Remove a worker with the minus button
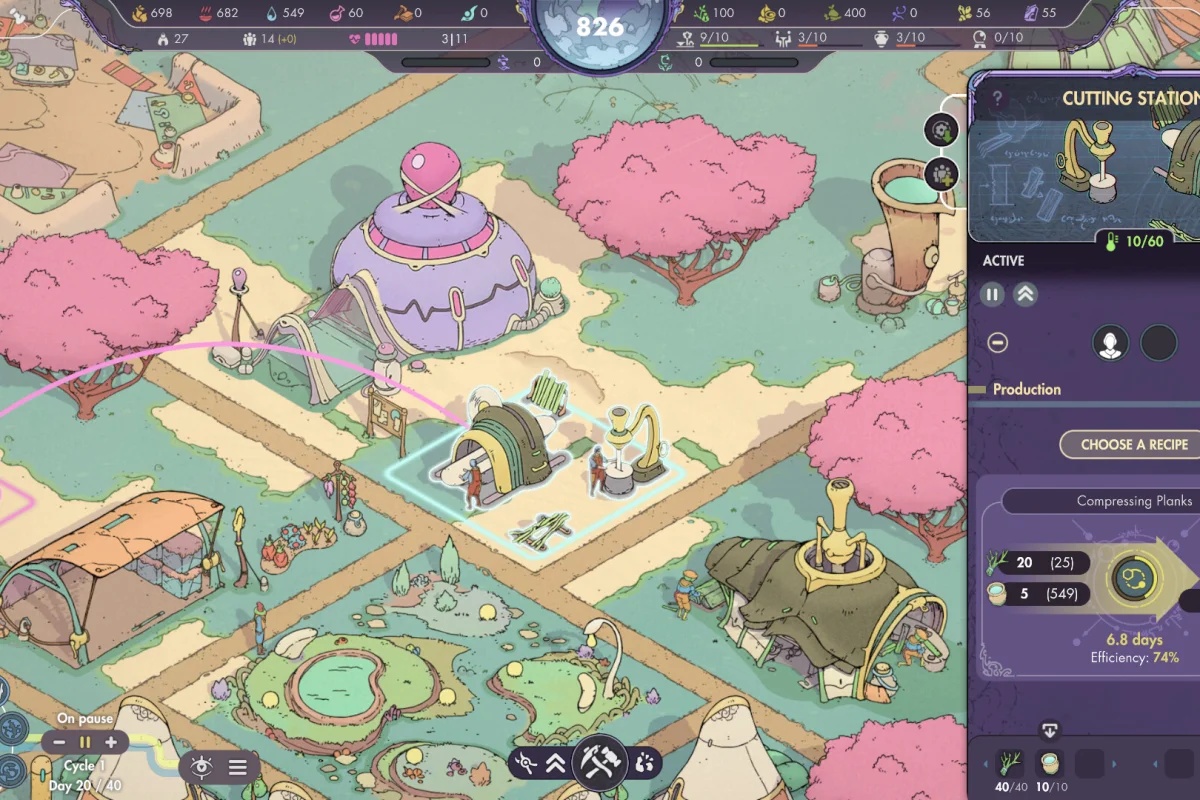Image resolution: width=1200 pixels, height=800 pixels. [x=997, y=343]
